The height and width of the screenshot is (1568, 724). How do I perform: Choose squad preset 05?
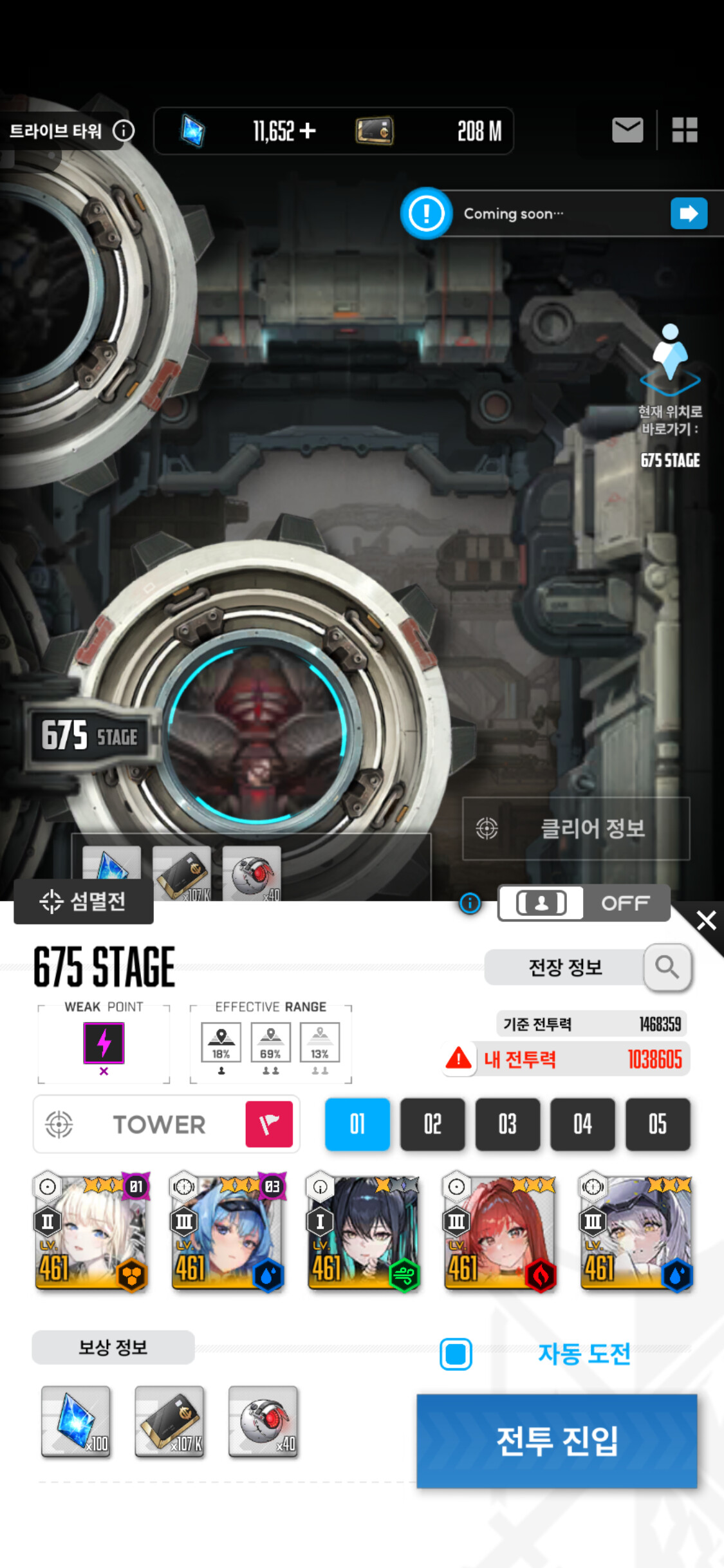click(x=657, y=1124)
